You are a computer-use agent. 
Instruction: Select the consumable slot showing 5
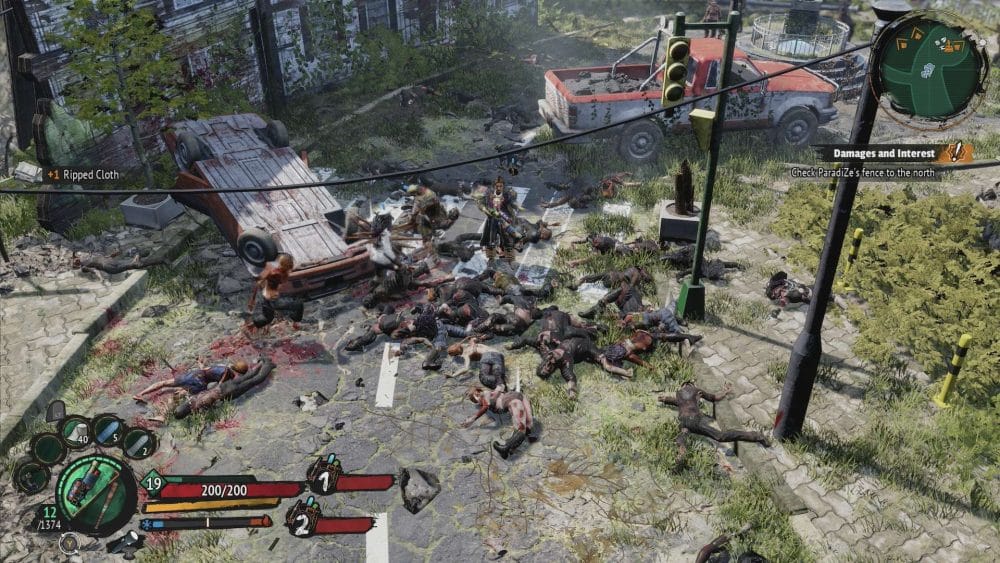click(x=109, y=432)
